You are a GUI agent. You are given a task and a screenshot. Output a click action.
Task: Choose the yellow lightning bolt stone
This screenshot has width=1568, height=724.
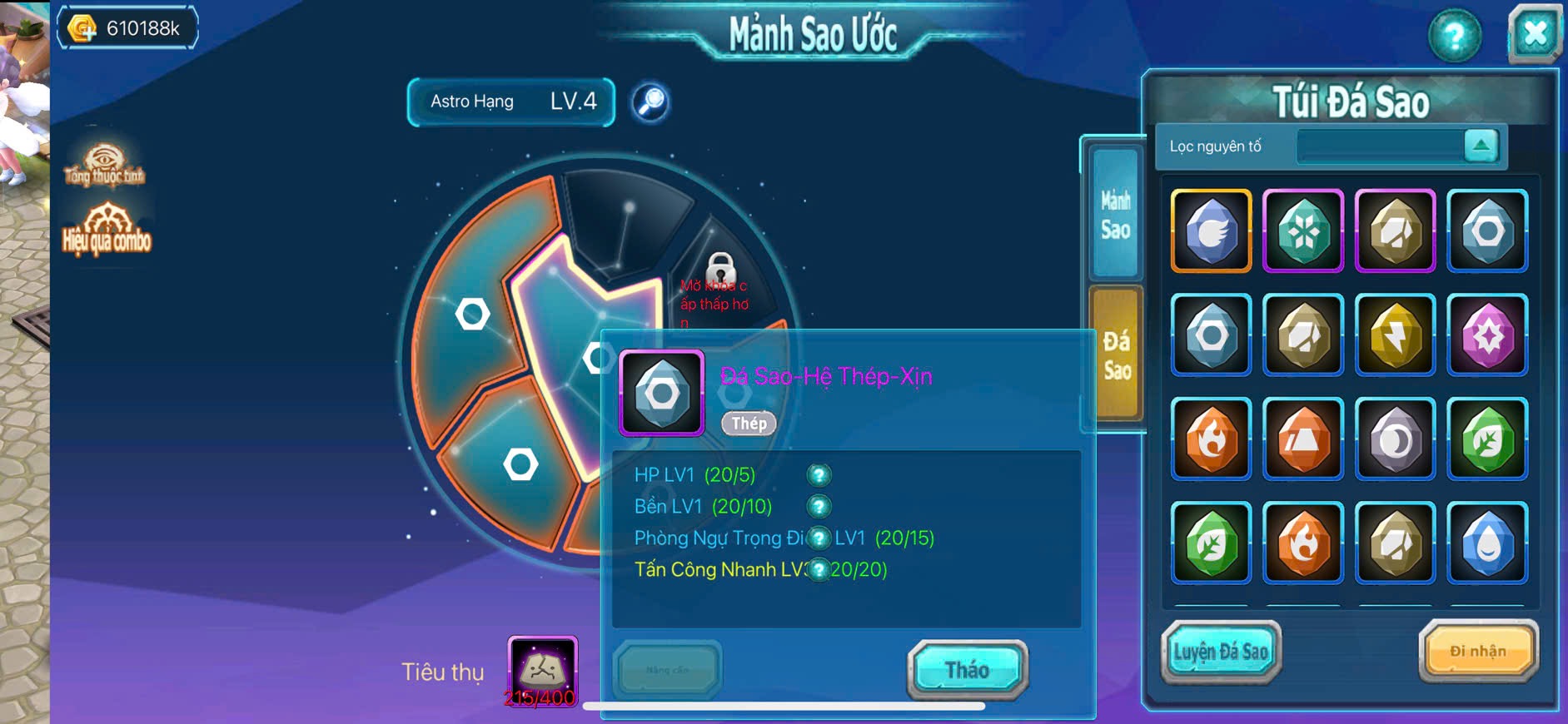tap(1395, 335)
